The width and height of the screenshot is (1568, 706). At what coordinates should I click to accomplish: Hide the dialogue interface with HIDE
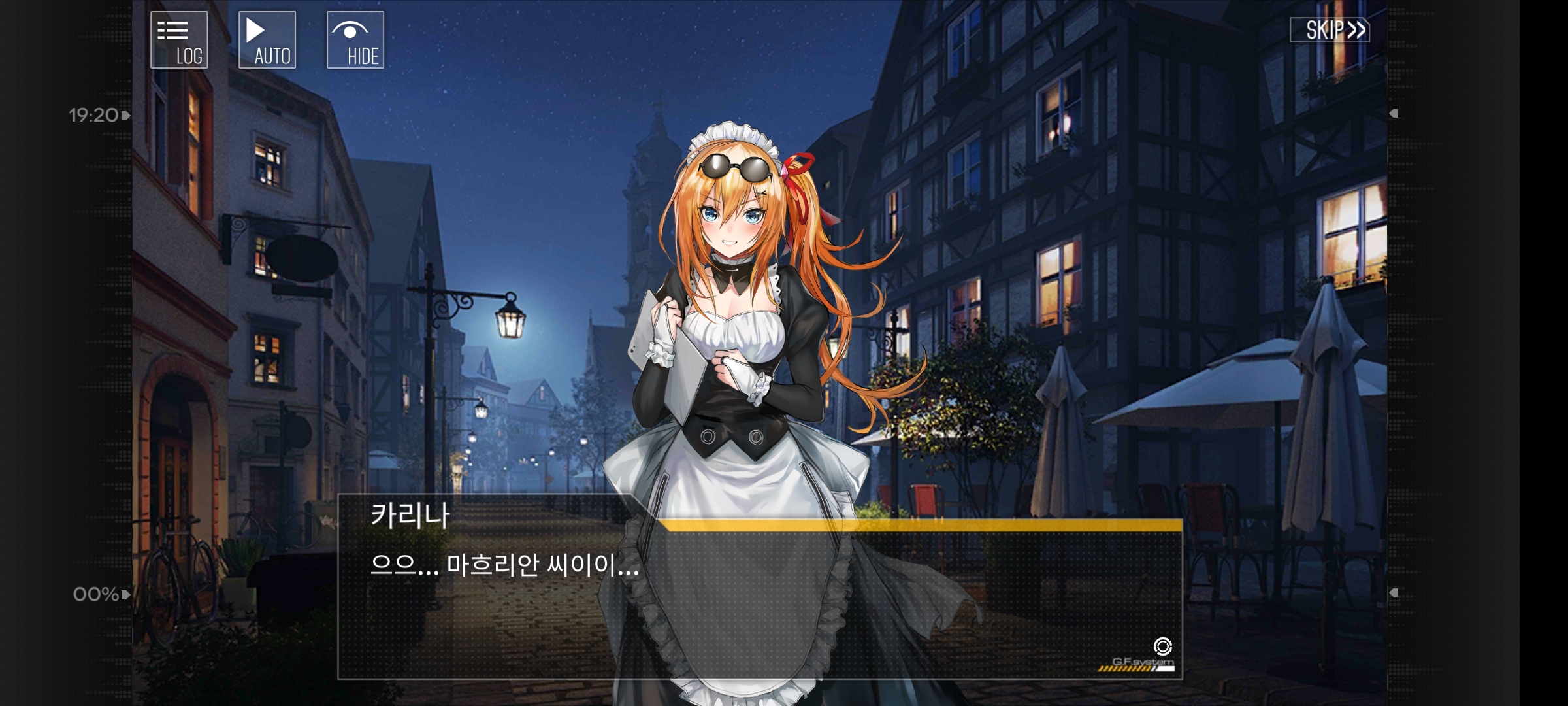[x=355, y=40]
